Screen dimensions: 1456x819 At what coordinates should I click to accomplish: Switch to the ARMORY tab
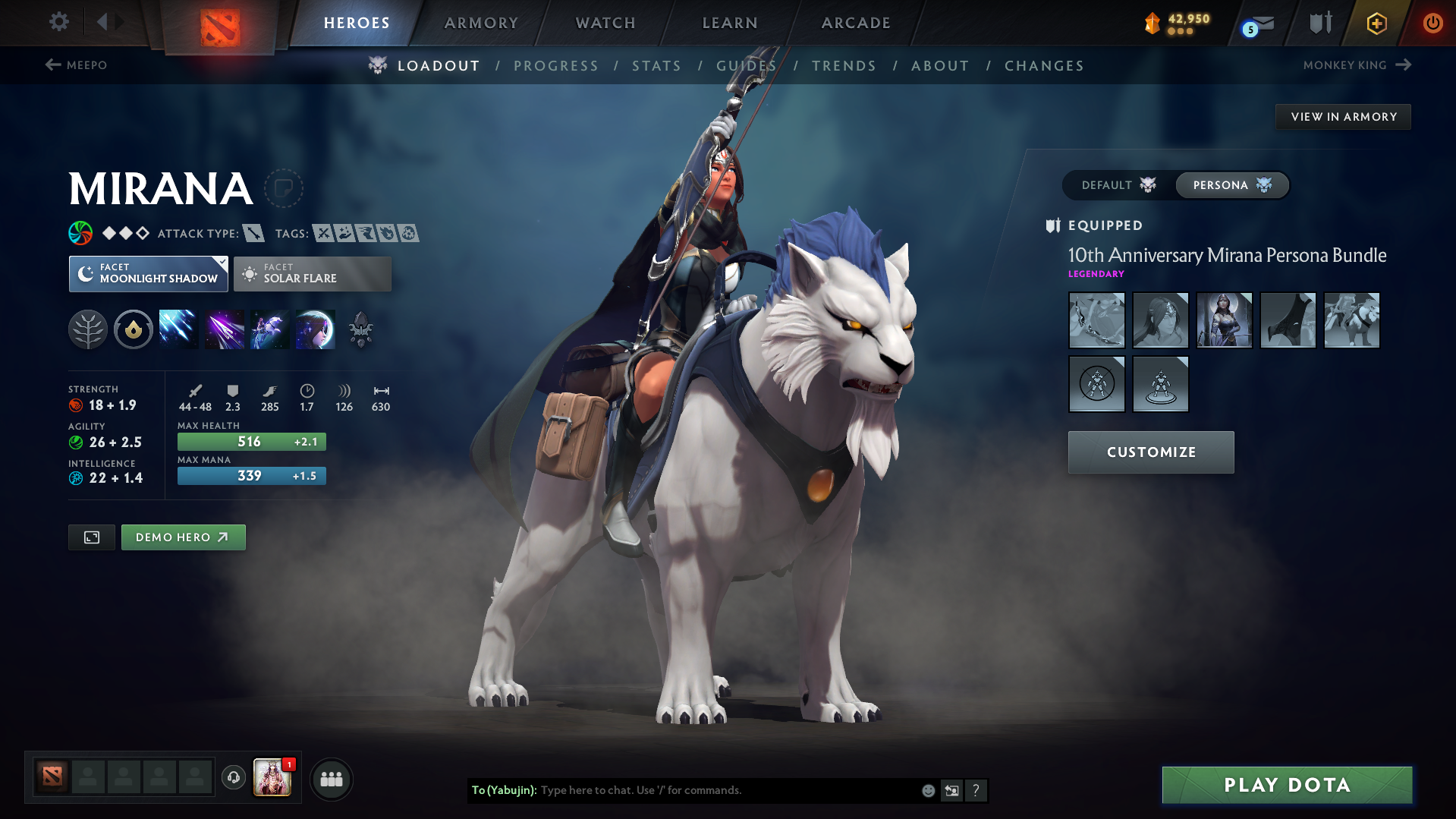(481, 23)
